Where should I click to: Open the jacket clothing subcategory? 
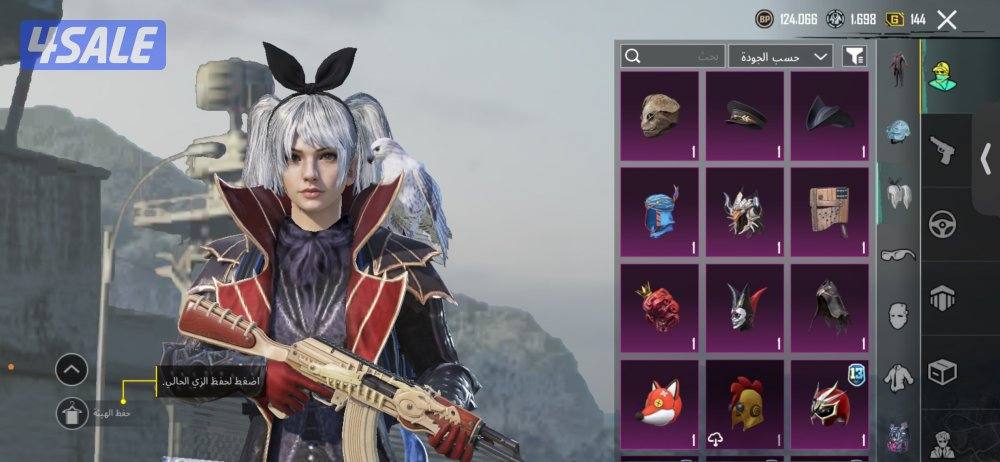coord(898,376)
